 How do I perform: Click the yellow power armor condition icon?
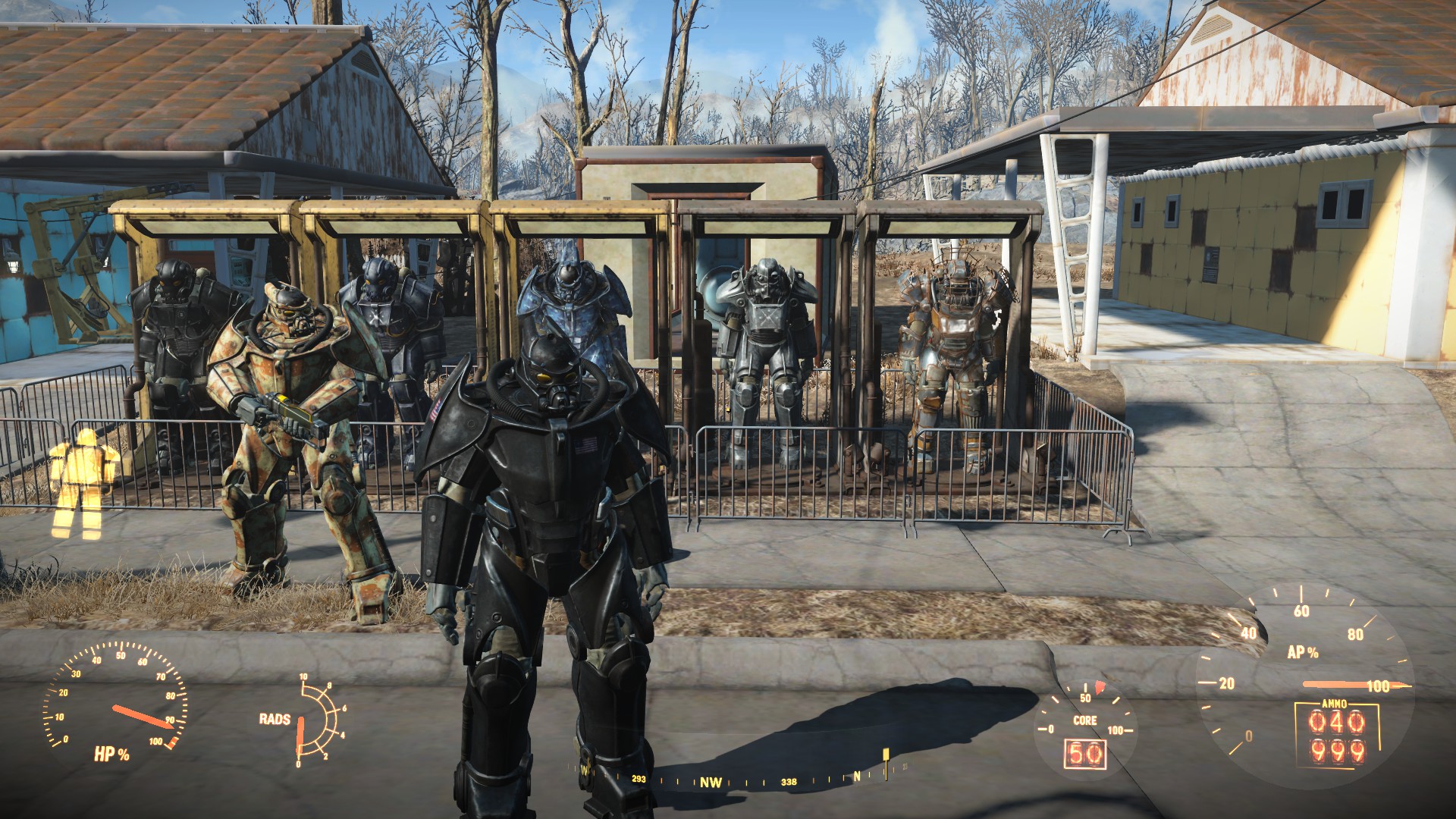point(82,482)
